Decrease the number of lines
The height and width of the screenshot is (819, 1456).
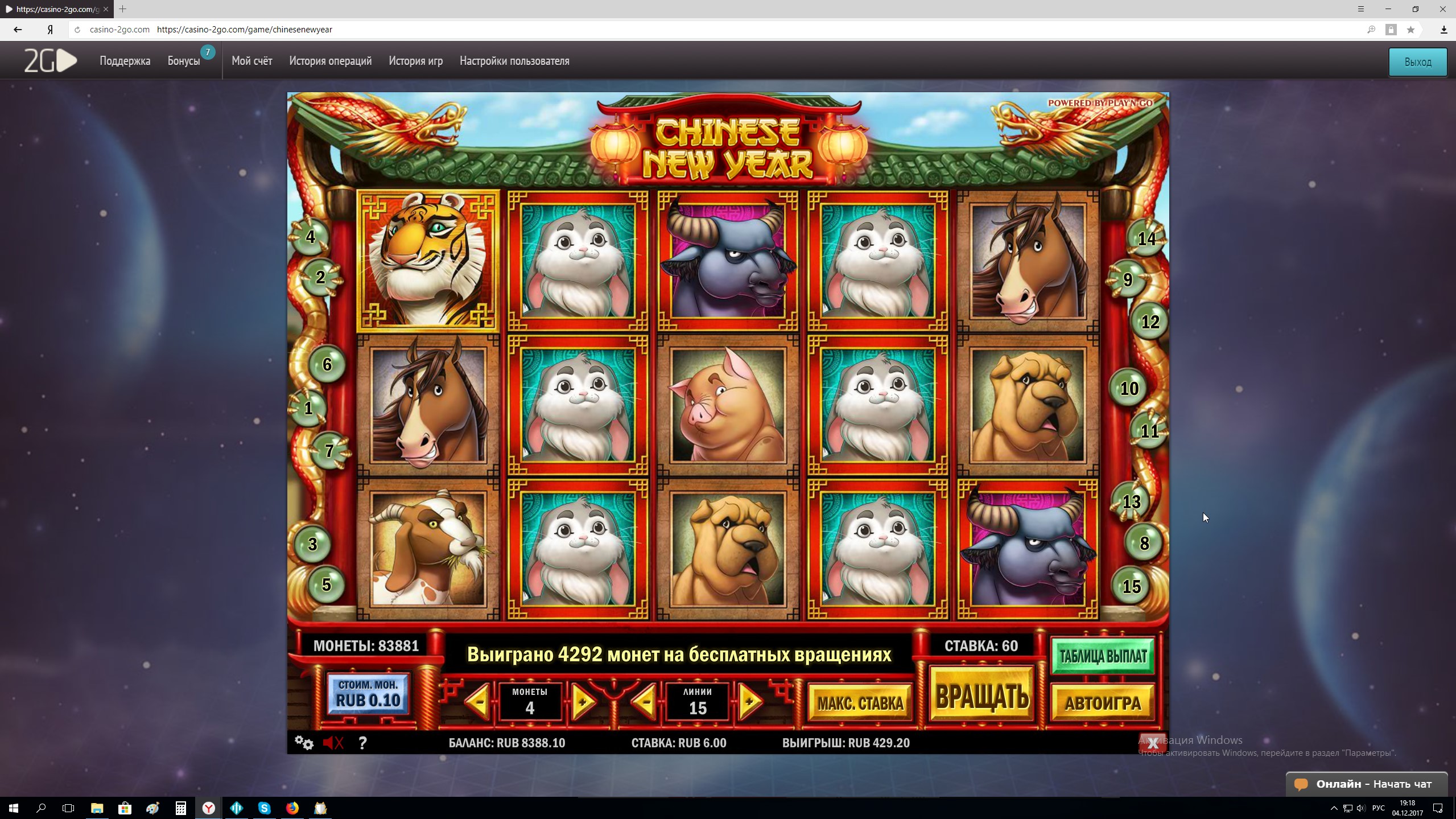point(645,702)
